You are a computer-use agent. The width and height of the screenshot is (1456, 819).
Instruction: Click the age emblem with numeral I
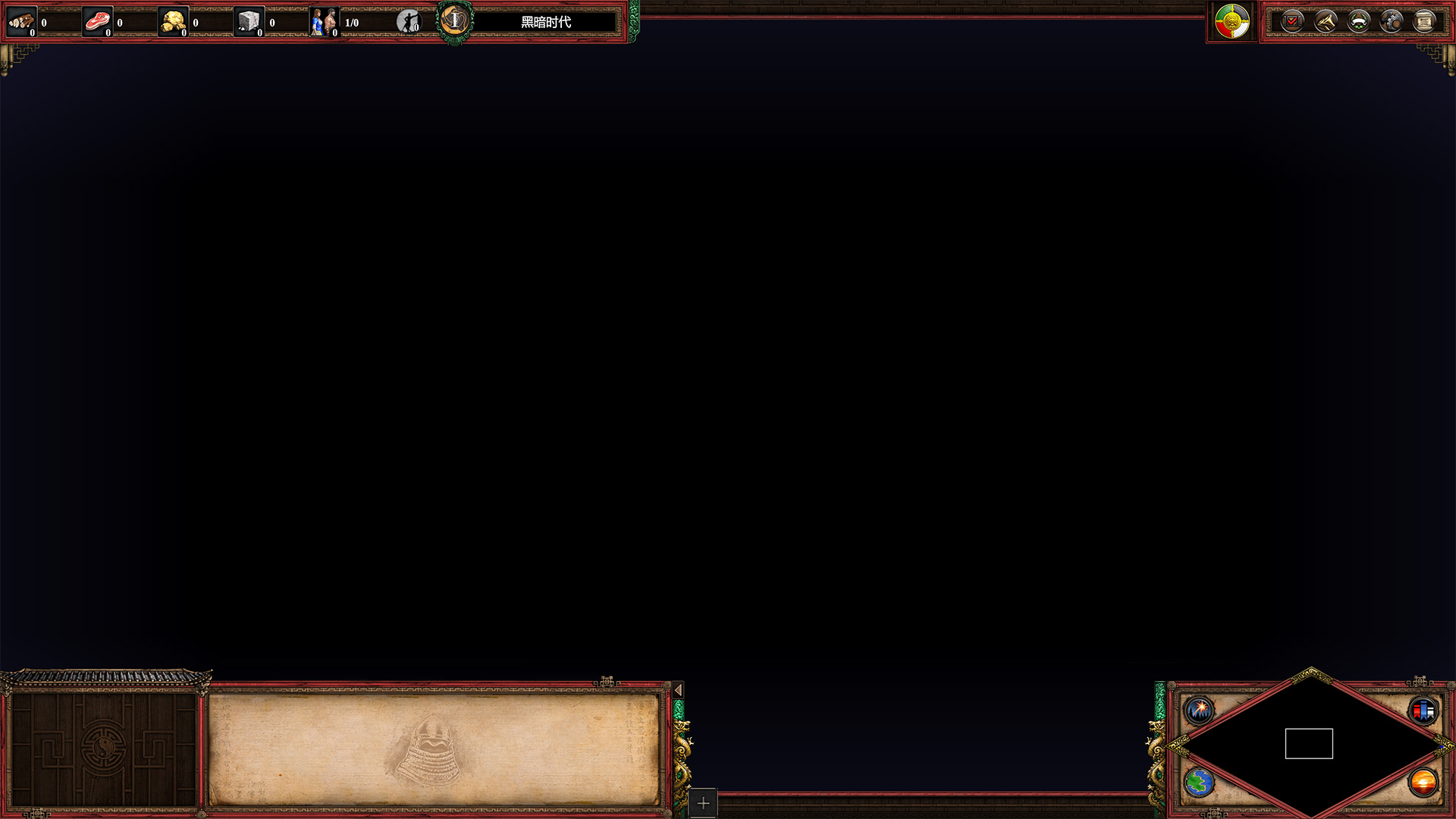[x=455, y=21]
